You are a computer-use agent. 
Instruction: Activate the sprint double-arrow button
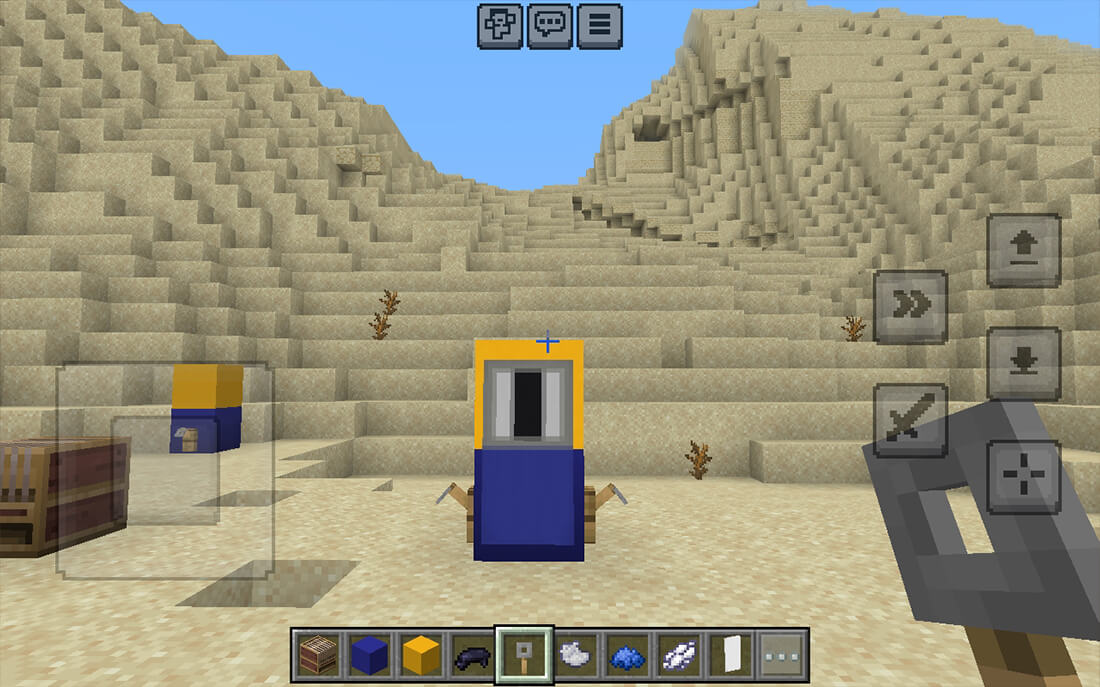[x=910, y=306]
